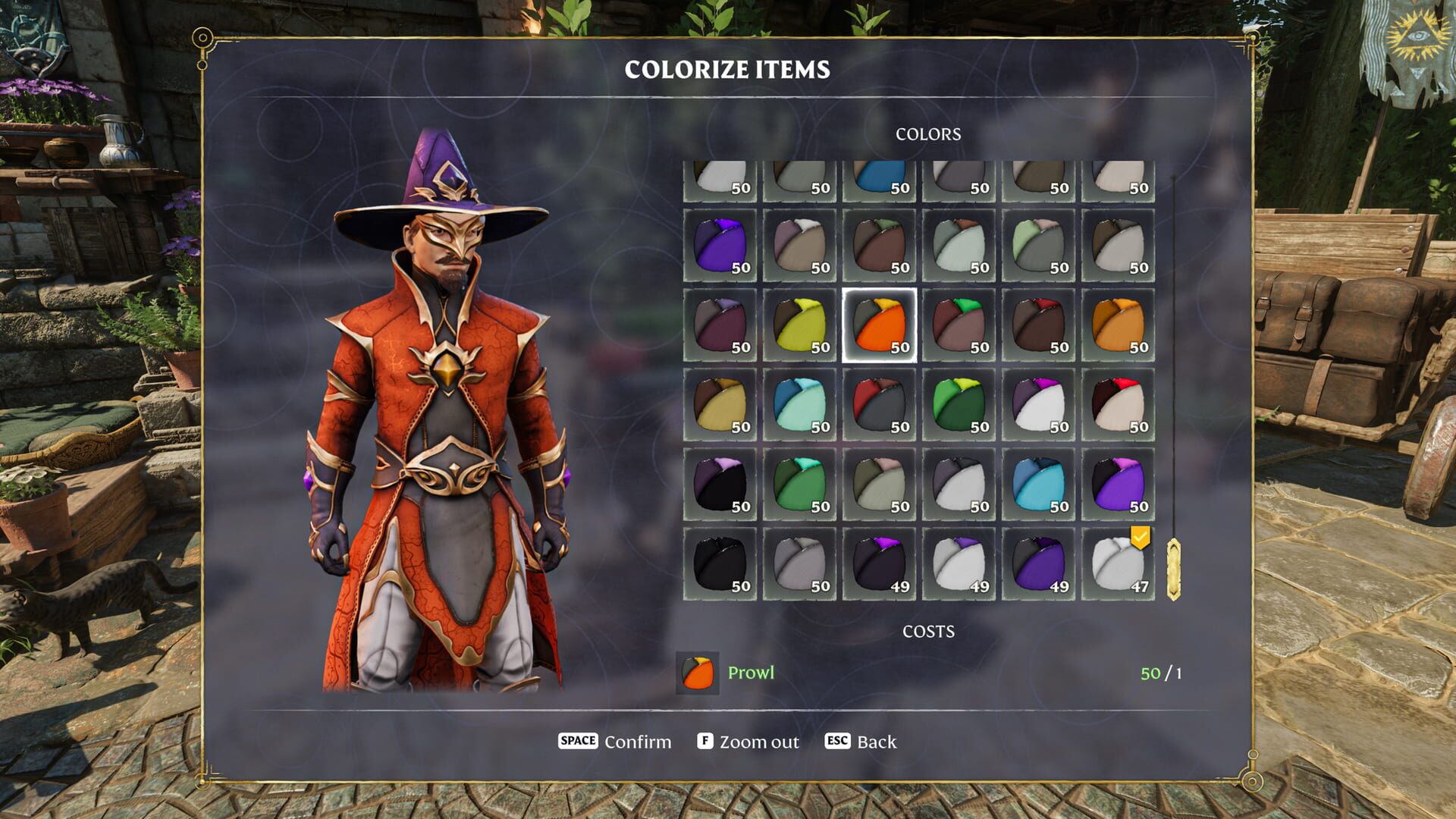Choose the owned white color marked 47
Image resolution: width=1456 pixels, height=819 pixels.
coord(1118,565)
